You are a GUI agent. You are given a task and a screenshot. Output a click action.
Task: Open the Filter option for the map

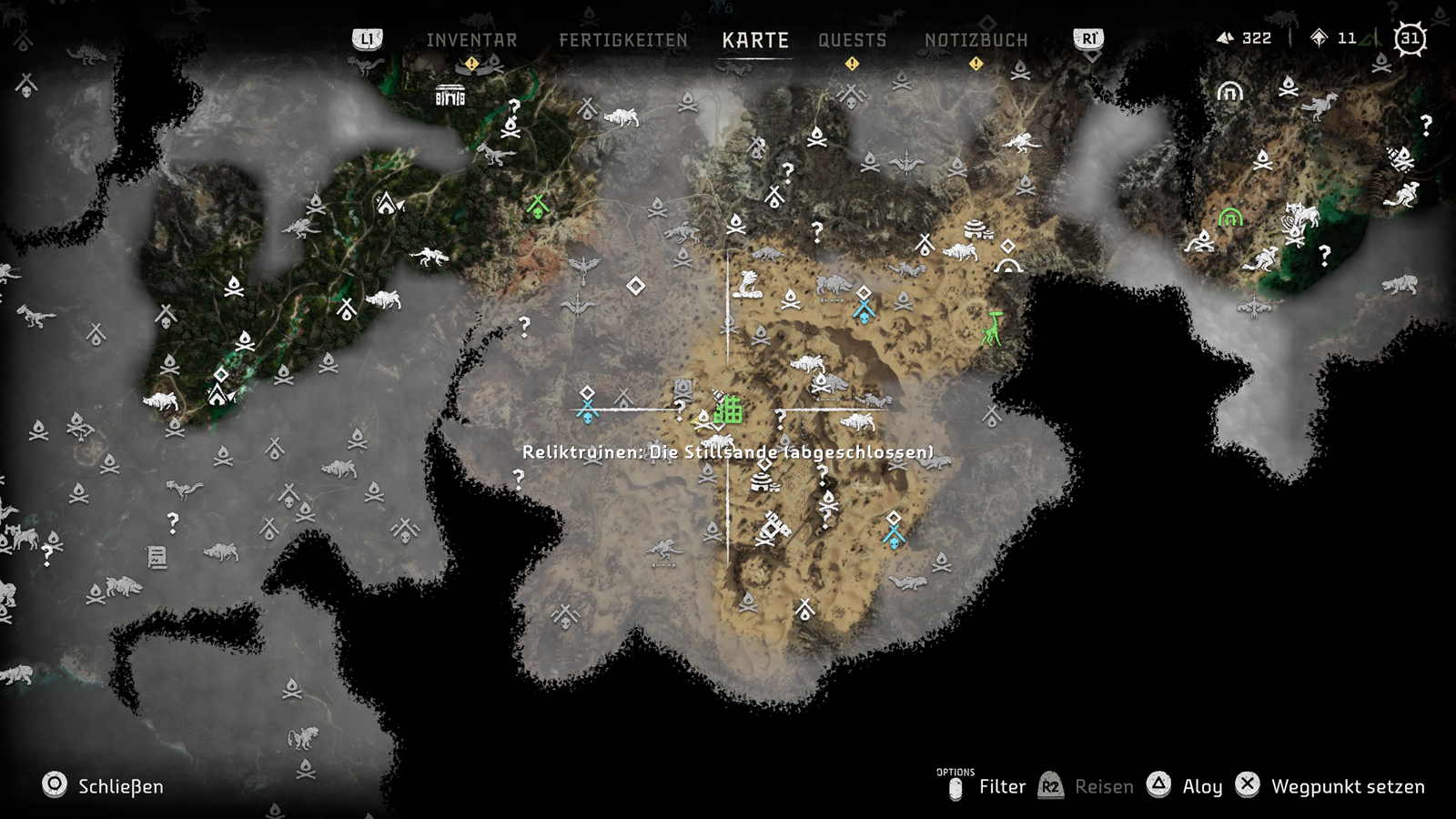pyautogui.click(x=1002, y=786)
